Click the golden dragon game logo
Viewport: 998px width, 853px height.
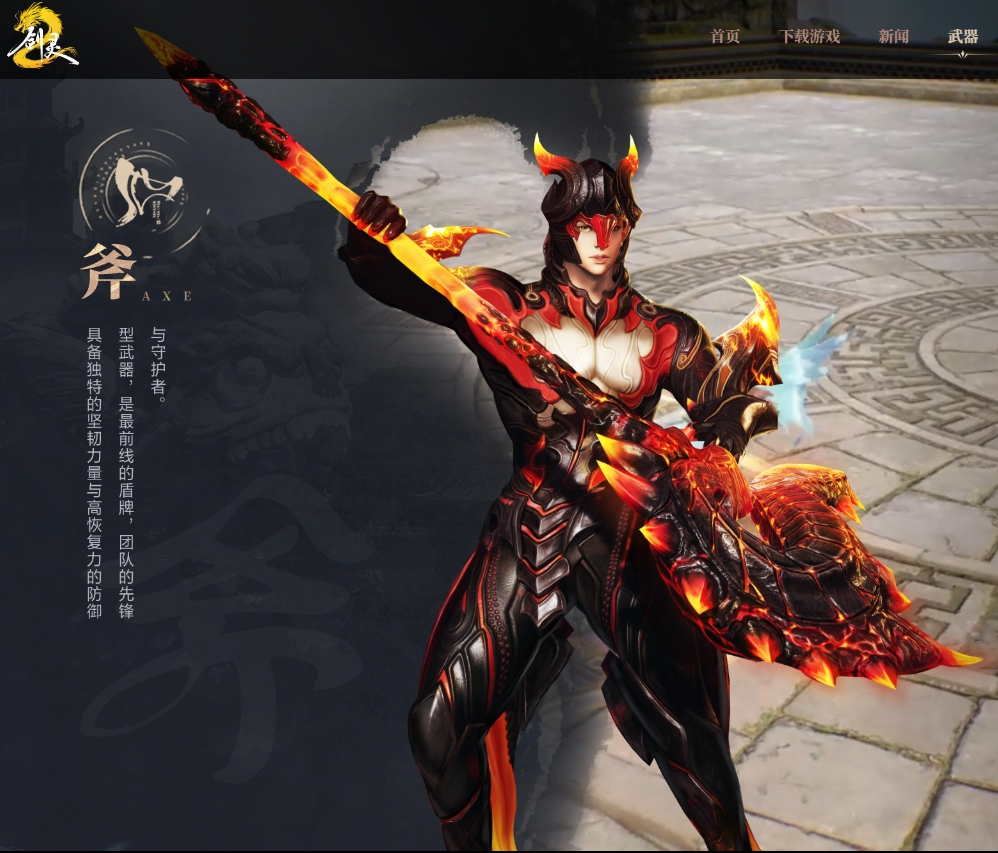pos(41,37)
